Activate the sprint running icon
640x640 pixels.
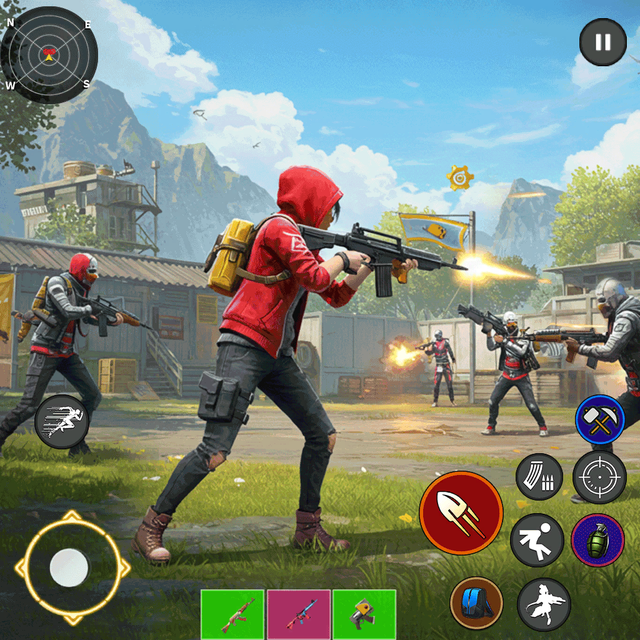(62, 421)
